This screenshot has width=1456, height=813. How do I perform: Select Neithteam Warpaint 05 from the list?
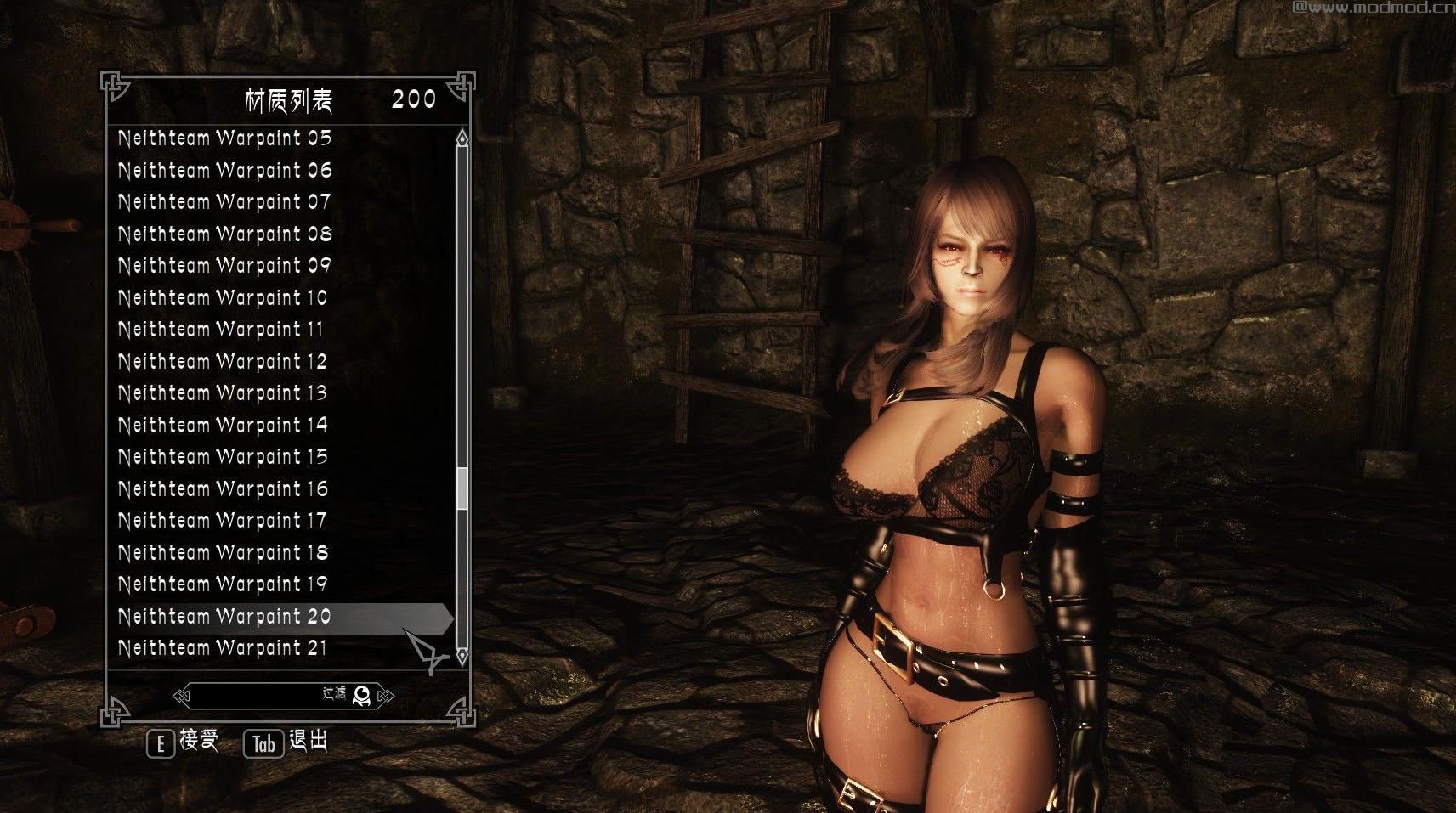pos(224,138)
